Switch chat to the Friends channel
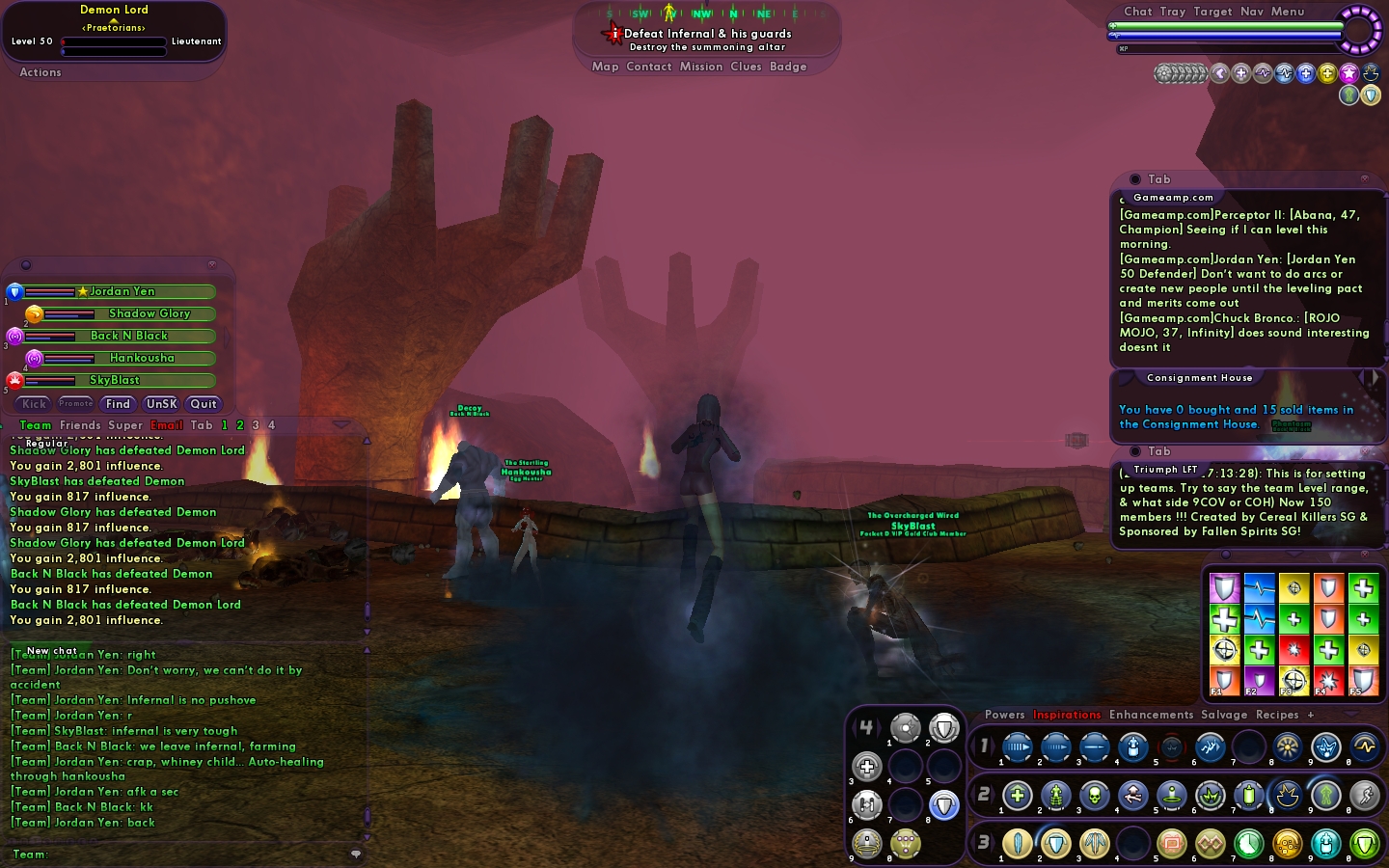 (80, 425)
